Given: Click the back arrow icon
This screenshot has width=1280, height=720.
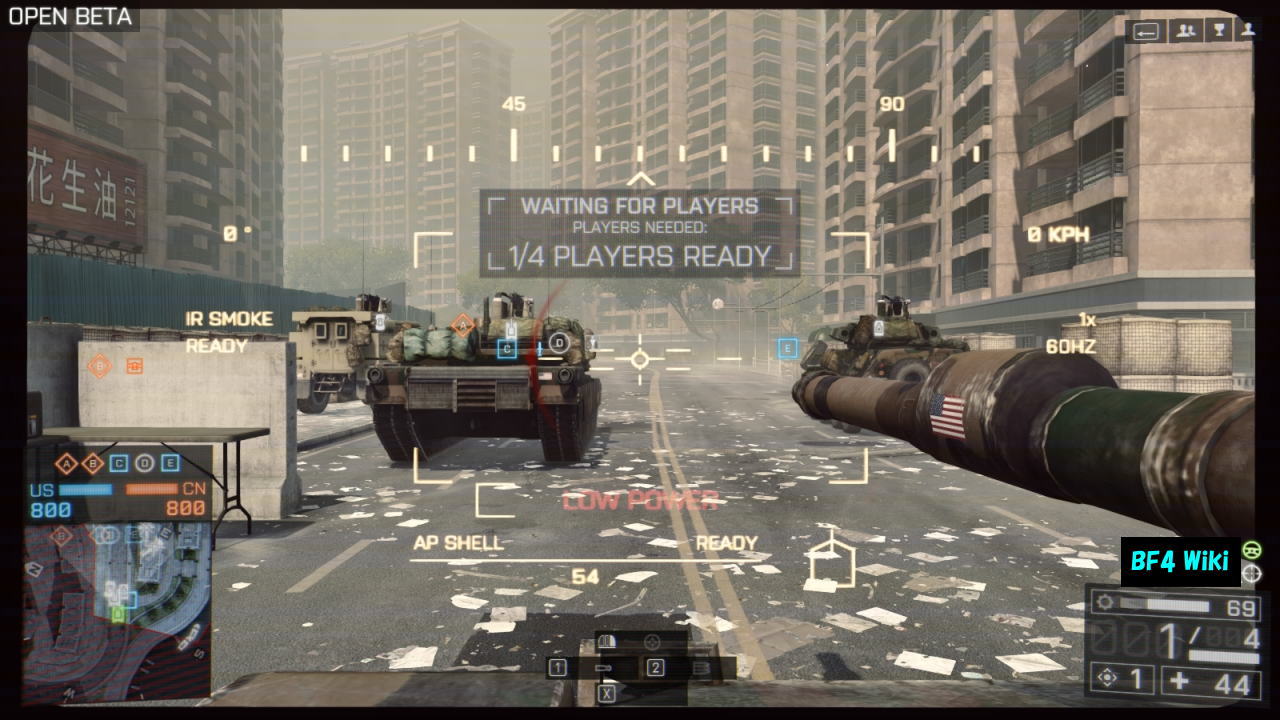Looking at the screenshot, I should click(x=1146, y=31).
